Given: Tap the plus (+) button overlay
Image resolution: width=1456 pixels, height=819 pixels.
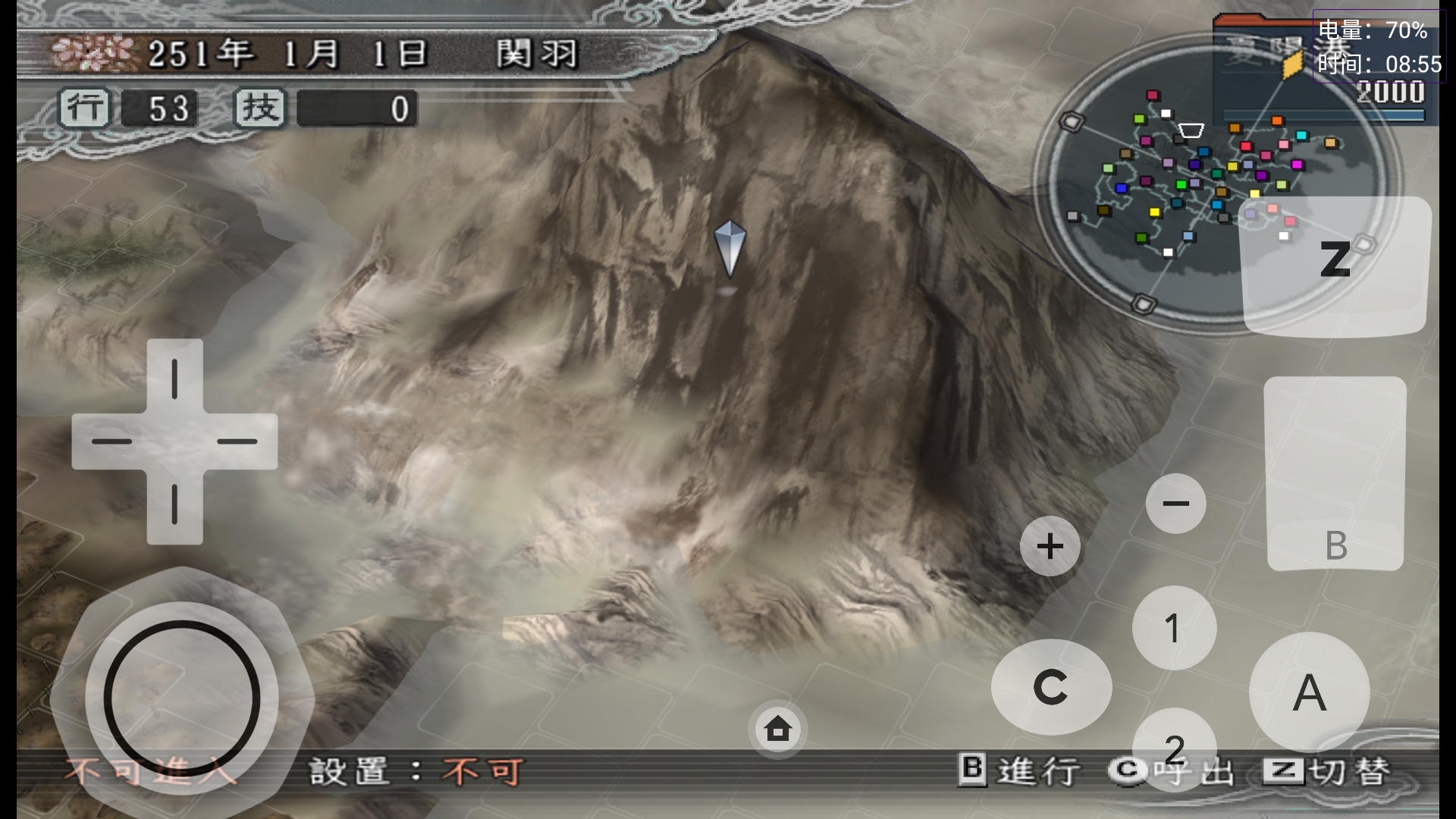Looking at the screenshot, I should (x=1050, y=545).
